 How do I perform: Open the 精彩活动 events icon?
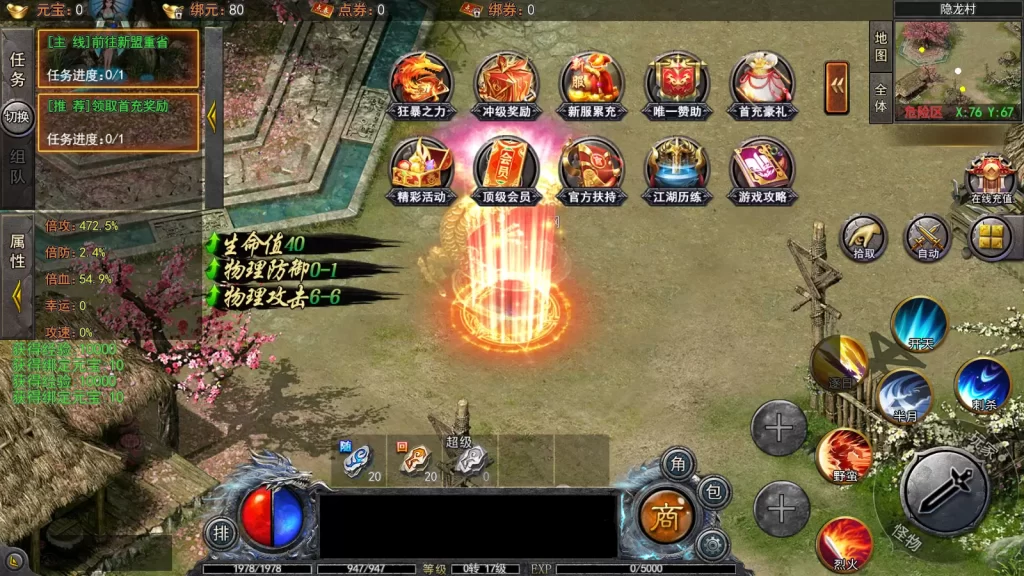420,169
